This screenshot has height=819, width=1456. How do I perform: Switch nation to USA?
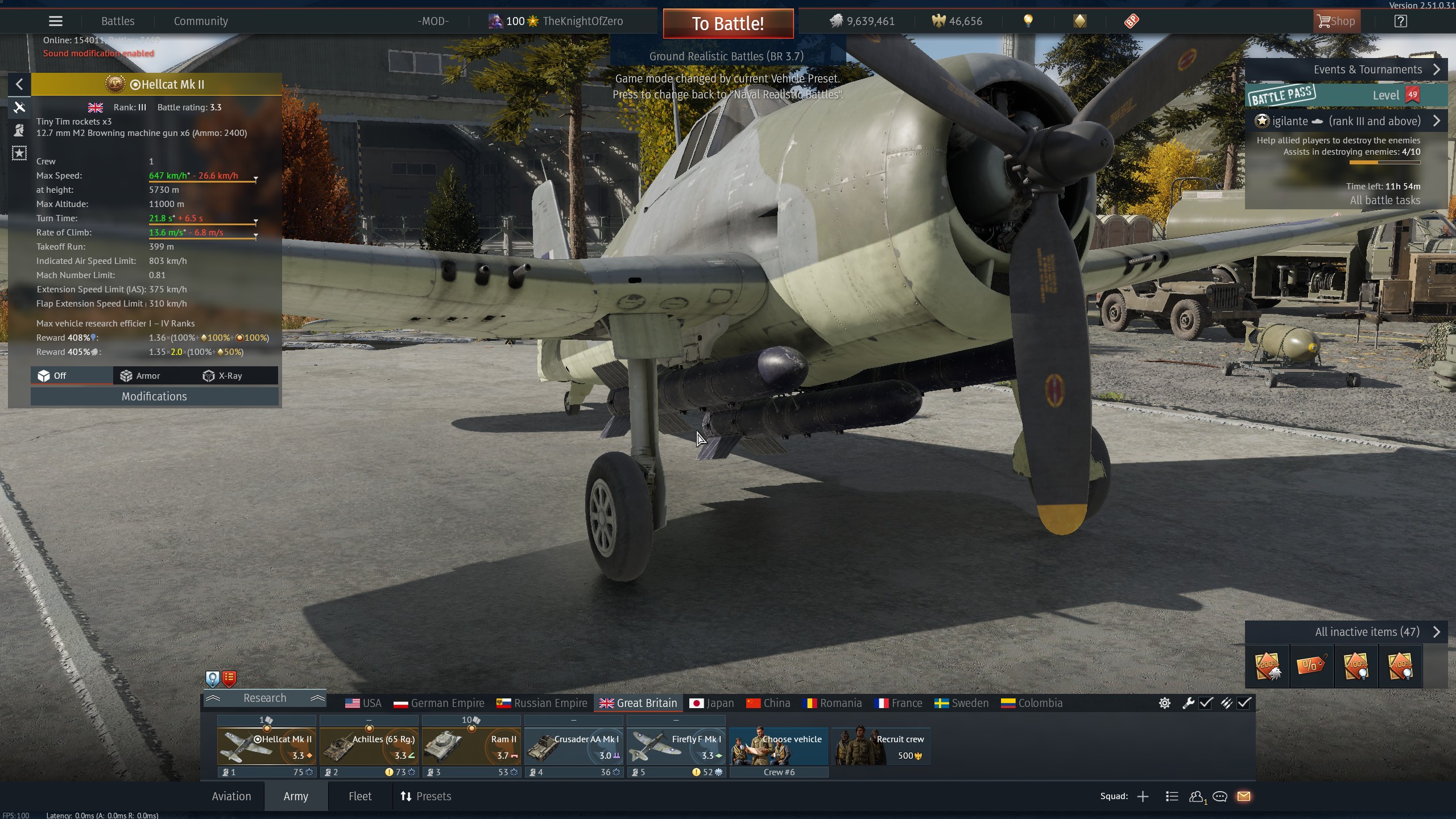363,704
